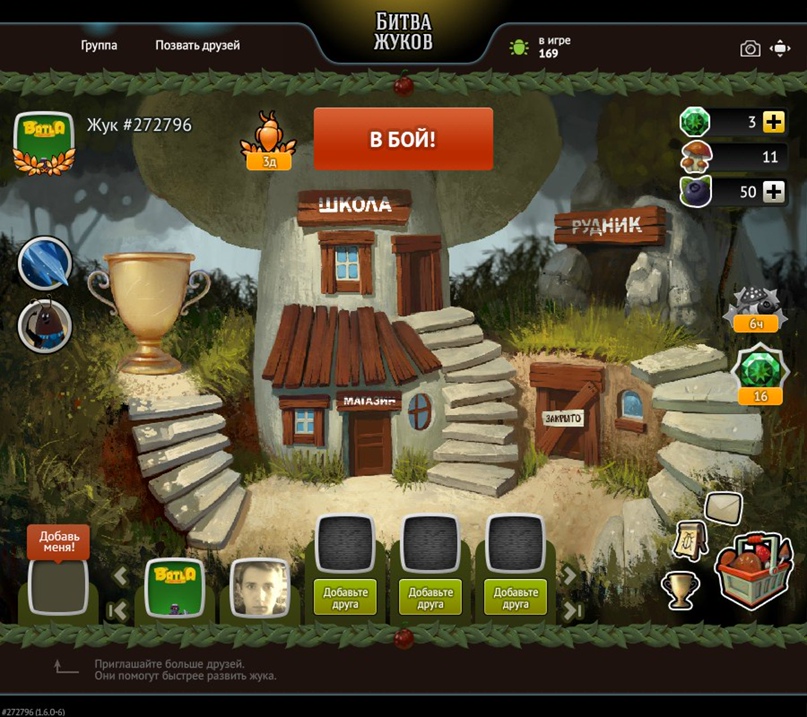The width and height of the screenshot is (807, 717).
Task: Add blueberries using the plus button
Action: 773,192
